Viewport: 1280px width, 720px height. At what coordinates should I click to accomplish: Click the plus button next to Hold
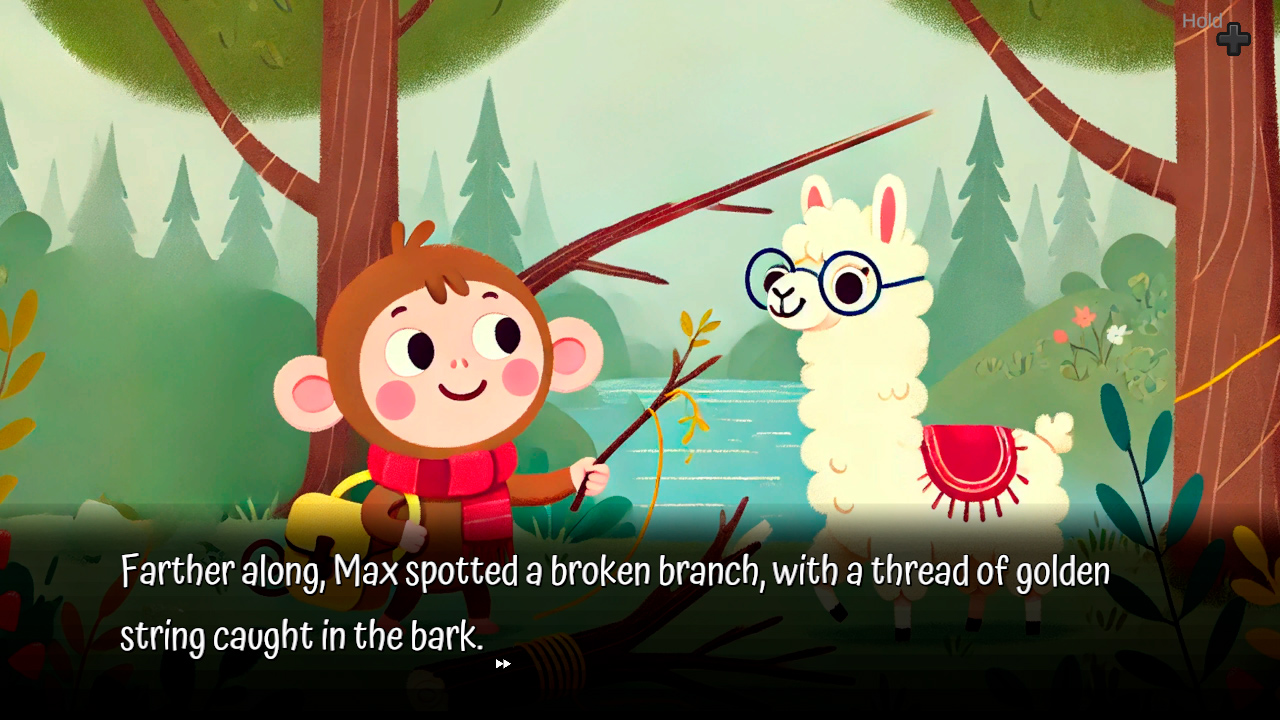(1235, 40)
